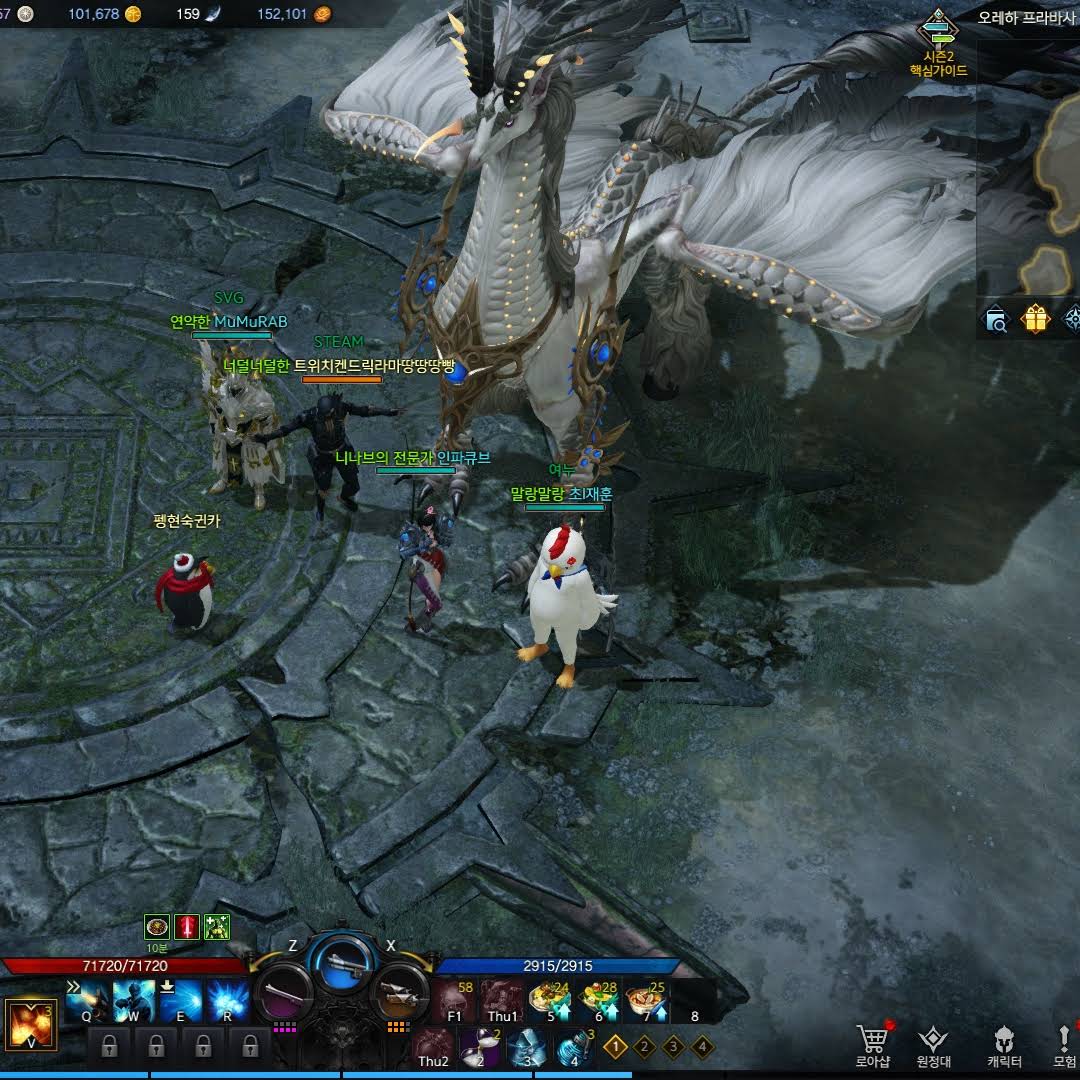The image size is (1080, 1080).
Task: Open the magnifier search icon below the minimap
Action: [x=997, y=320]
